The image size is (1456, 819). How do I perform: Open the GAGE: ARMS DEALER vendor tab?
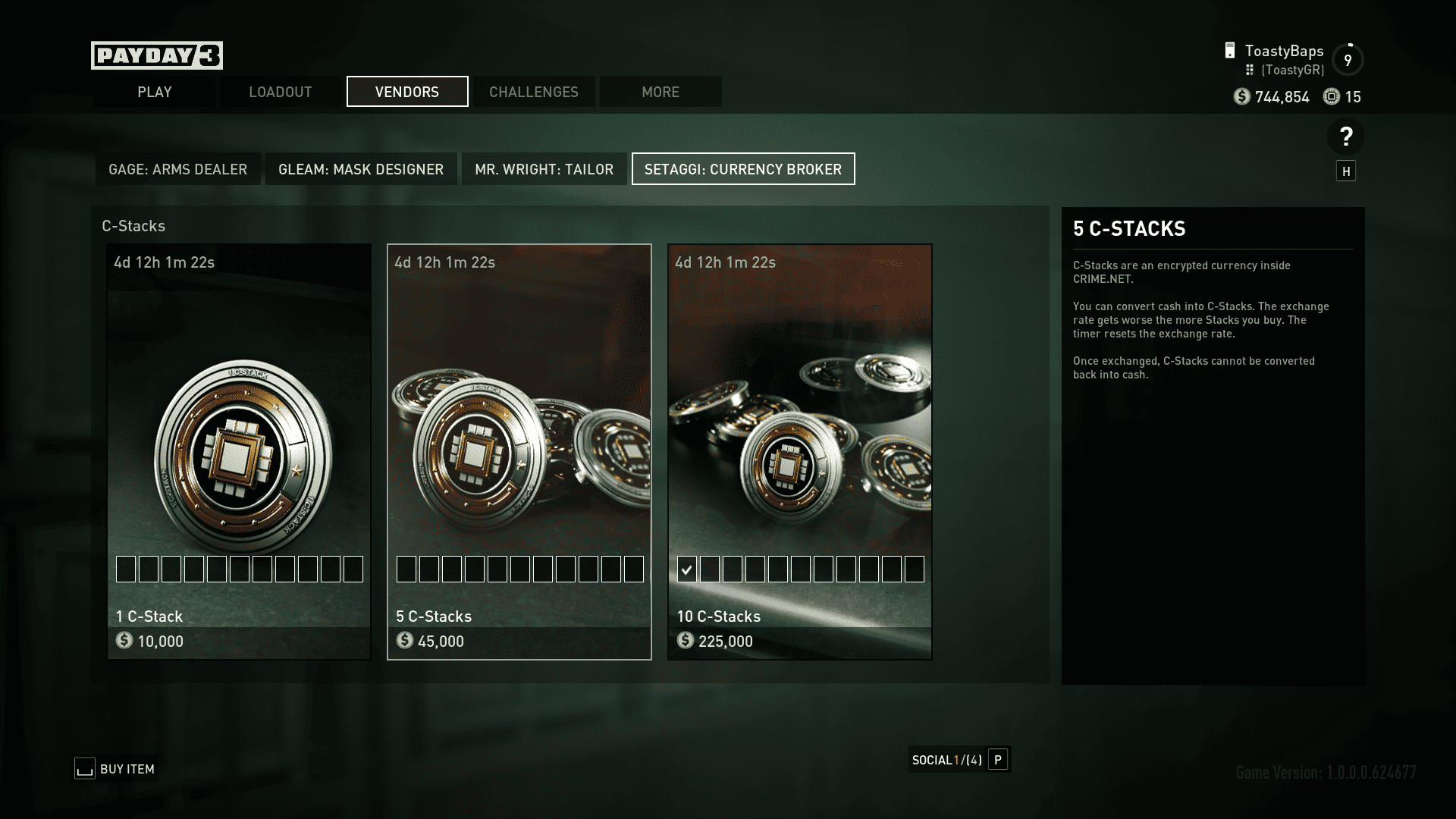click(x=177, y=169)
